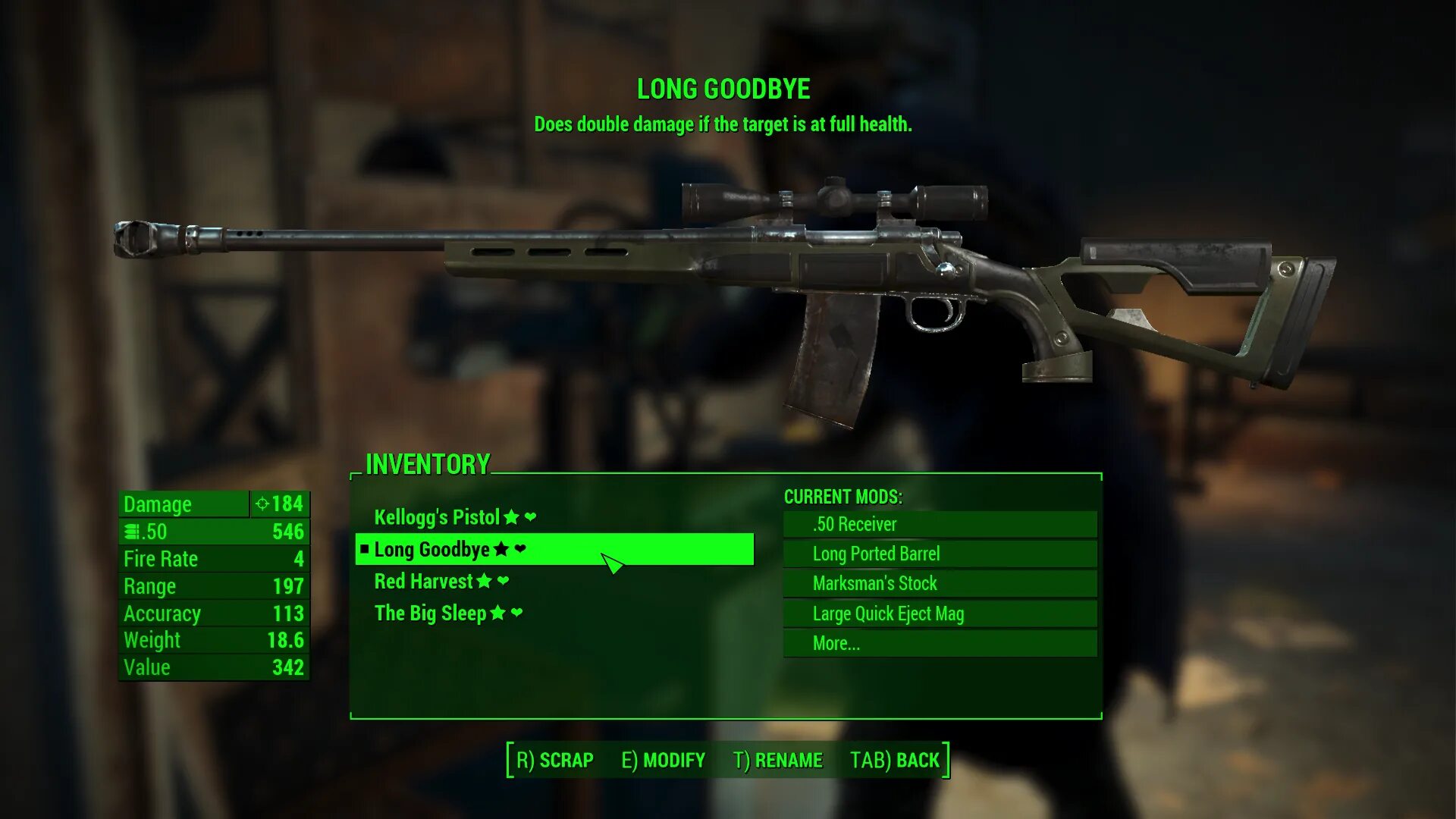Select Kellogg's Pistol in the inventory list

[437, 517]
